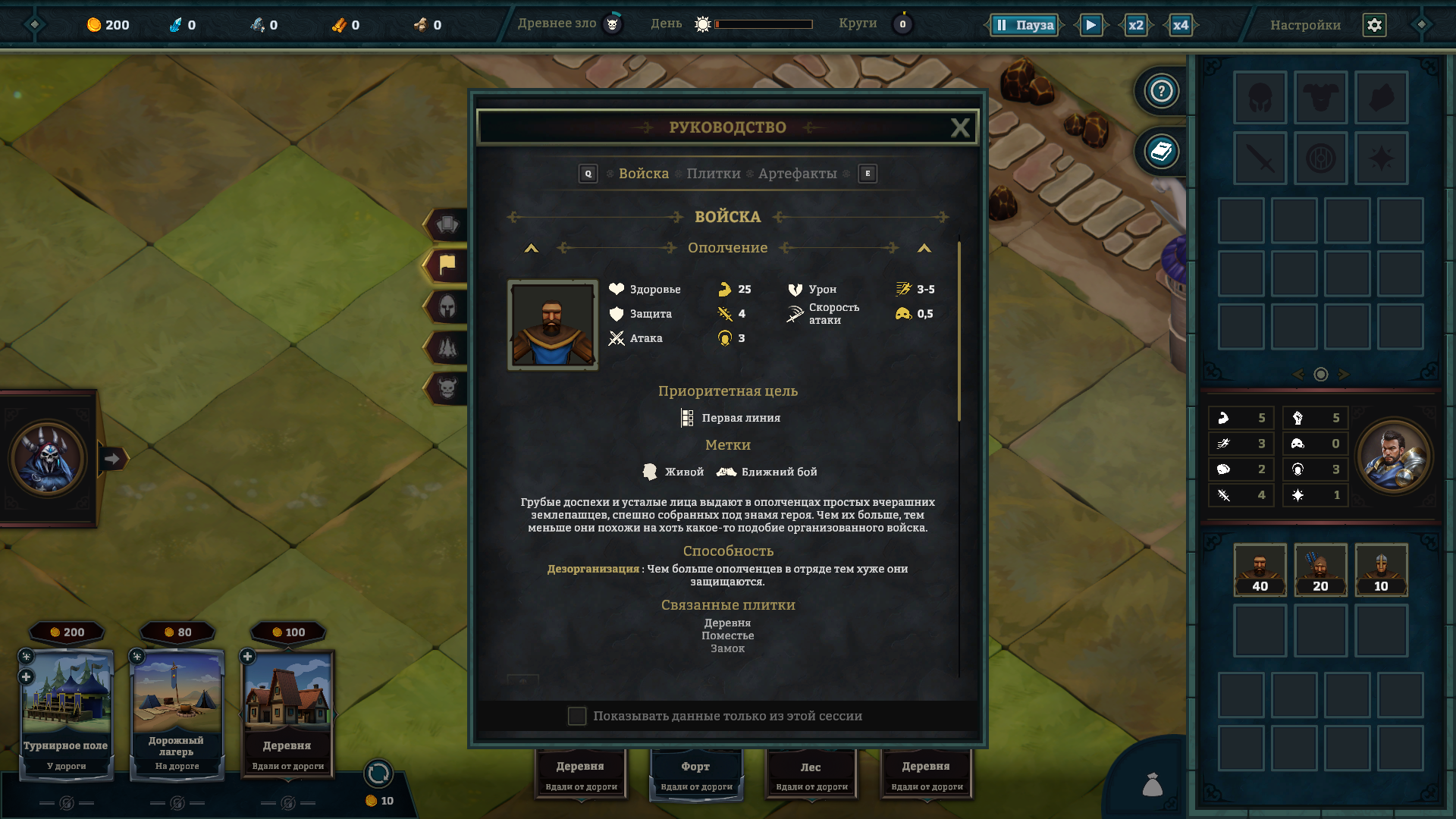
Task: Click the normal speed play button
Action: click(1090, 25)
